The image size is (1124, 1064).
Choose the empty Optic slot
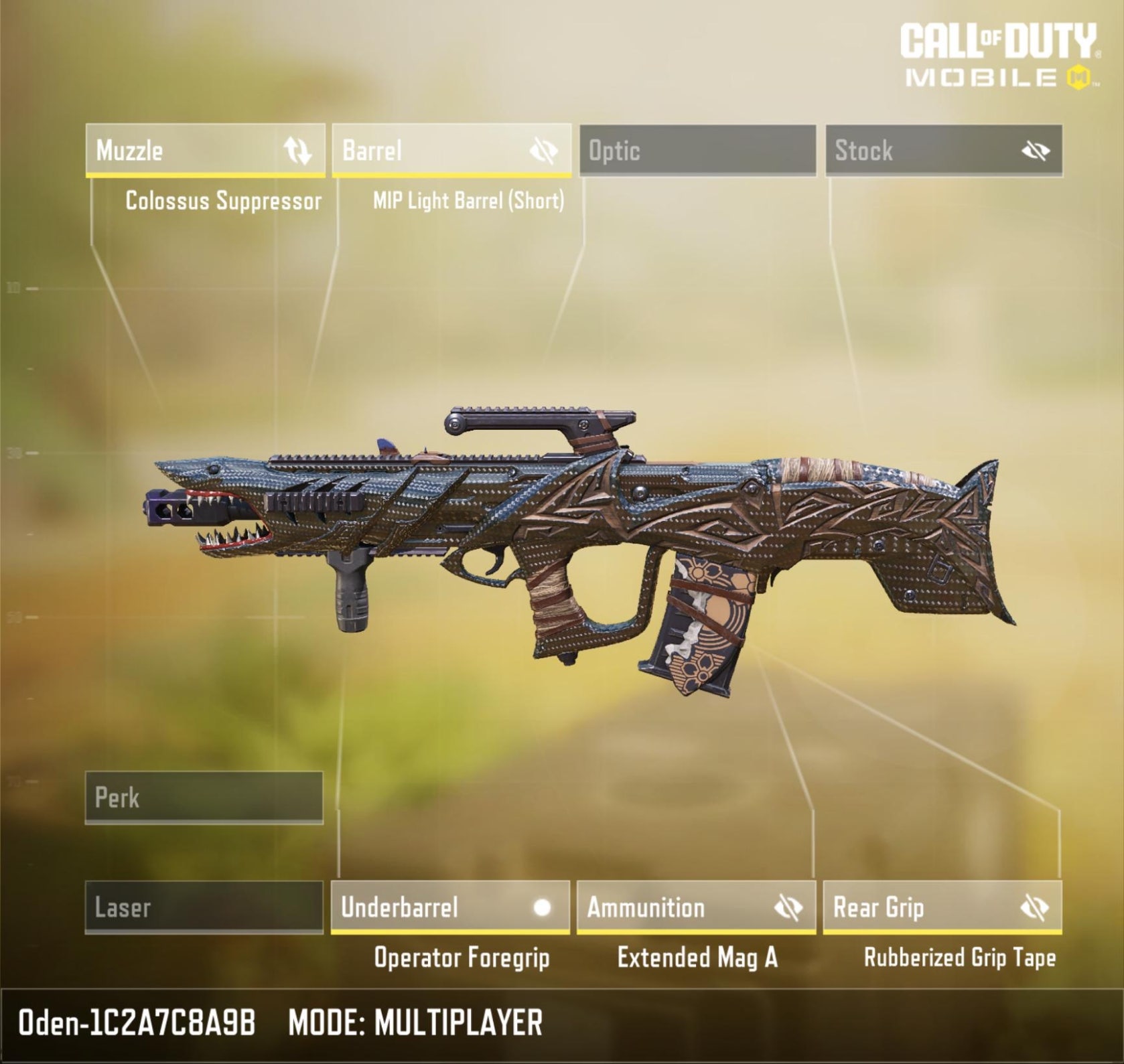(x=697, y=150)
